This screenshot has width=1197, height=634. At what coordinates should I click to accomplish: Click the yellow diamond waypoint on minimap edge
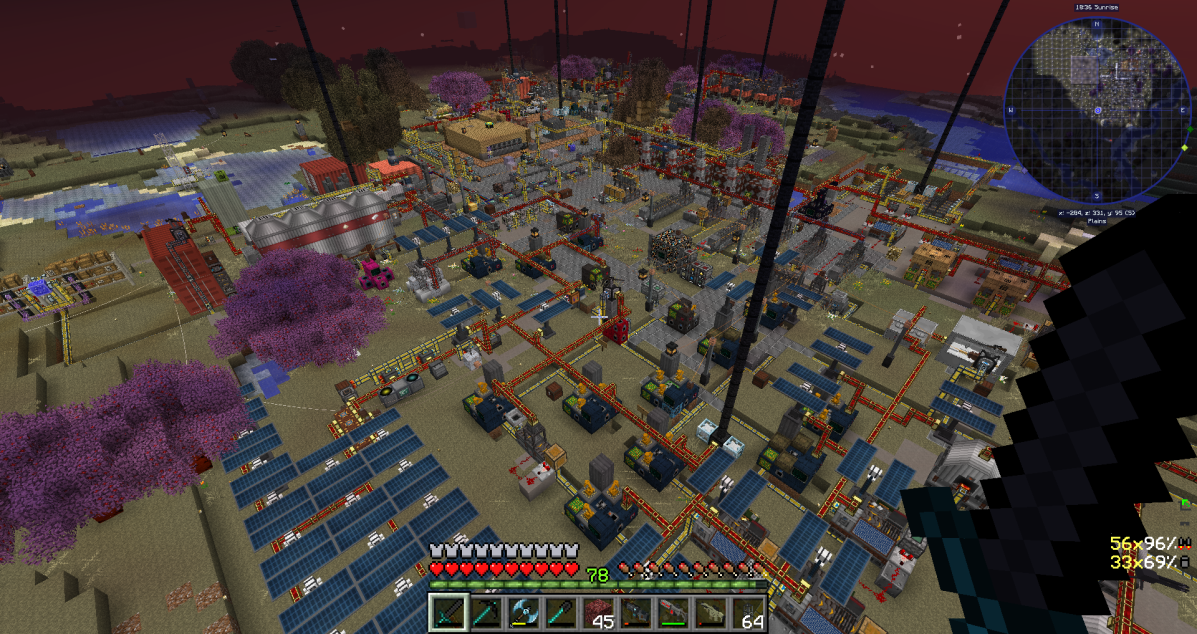(1185, 148)
